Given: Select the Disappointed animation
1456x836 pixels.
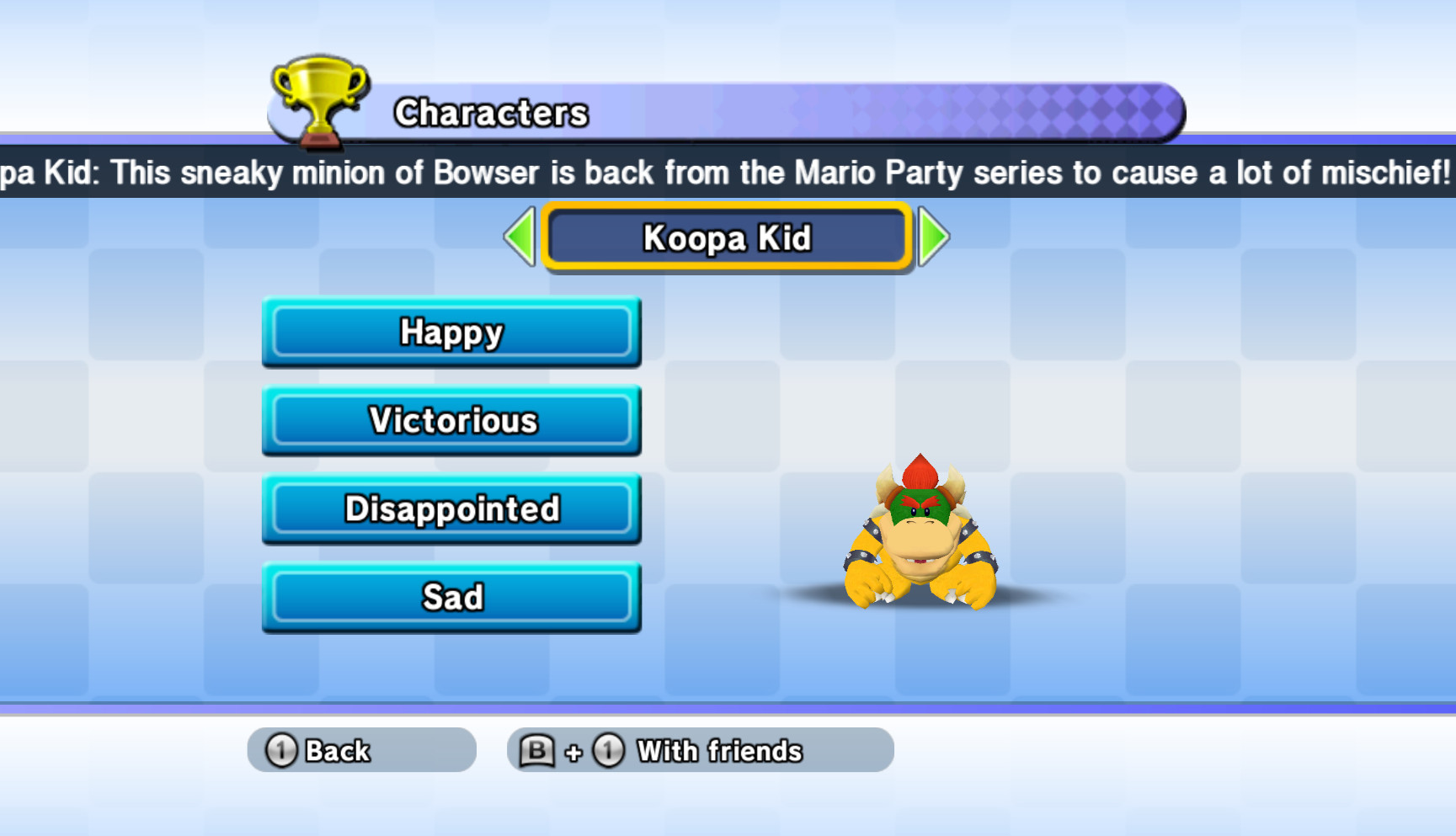Looking at the screenshot, I should (x=451, y=509).
